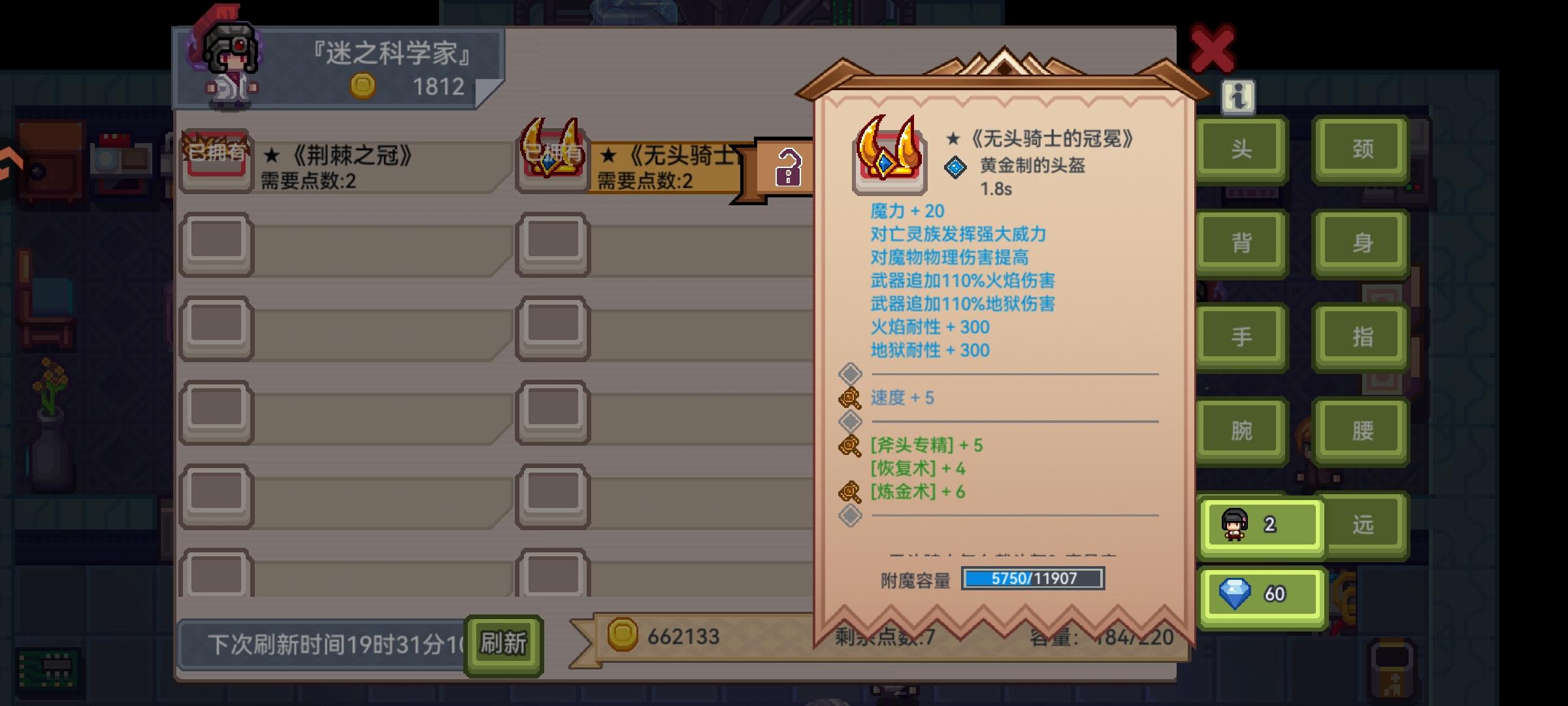
Task: Click the 腰 waist slot button
Action: tap(1361, 430)
